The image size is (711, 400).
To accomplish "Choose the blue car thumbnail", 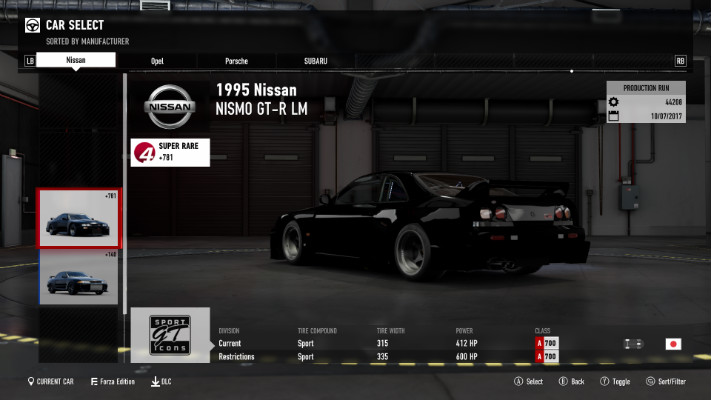I will (80, 278).
